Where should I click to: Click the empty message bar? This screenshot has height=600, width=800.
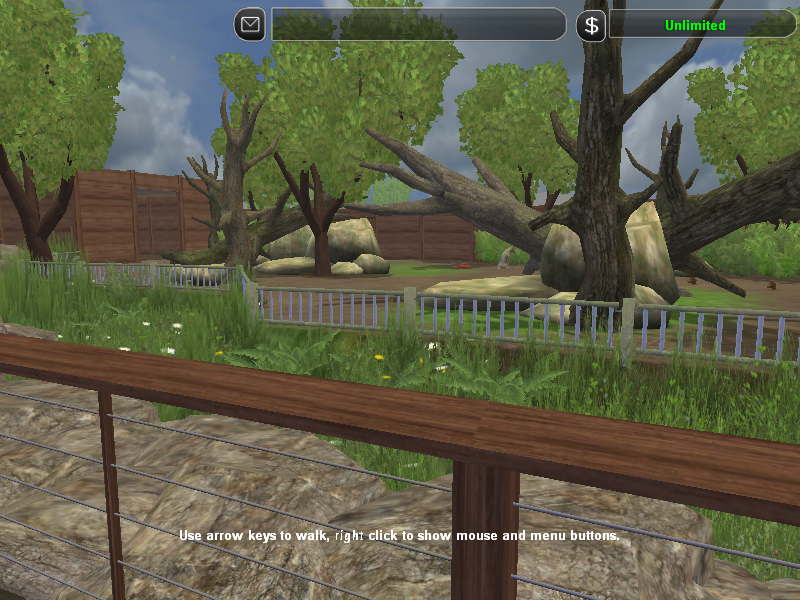tap(418, 24)
